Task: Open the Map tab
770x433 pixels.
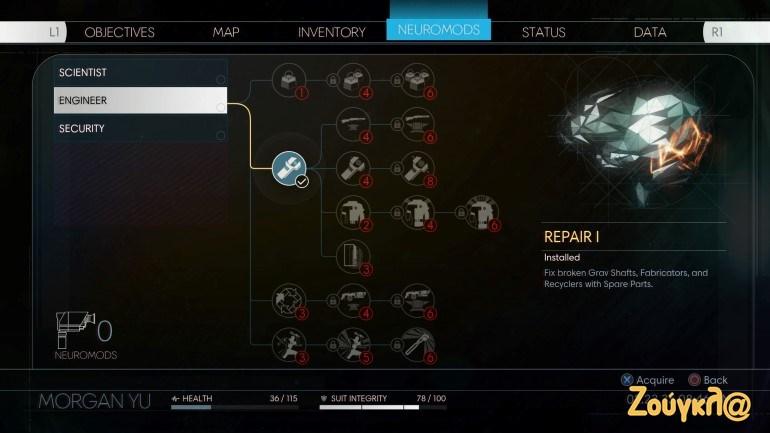Action: tap(226, 32)
